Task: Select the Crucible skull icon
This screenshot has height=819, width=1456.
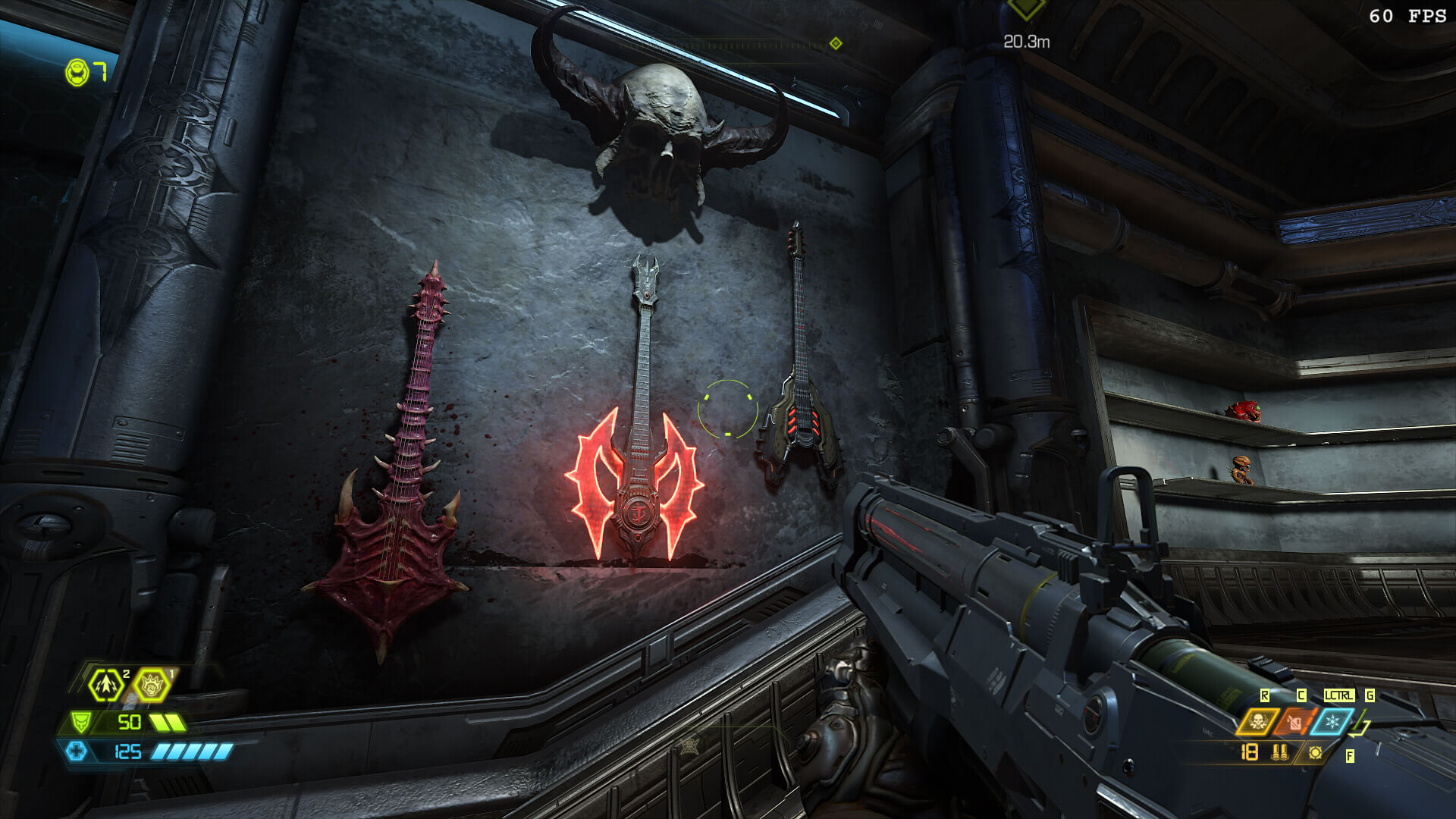Action: tap(1257, 721)
